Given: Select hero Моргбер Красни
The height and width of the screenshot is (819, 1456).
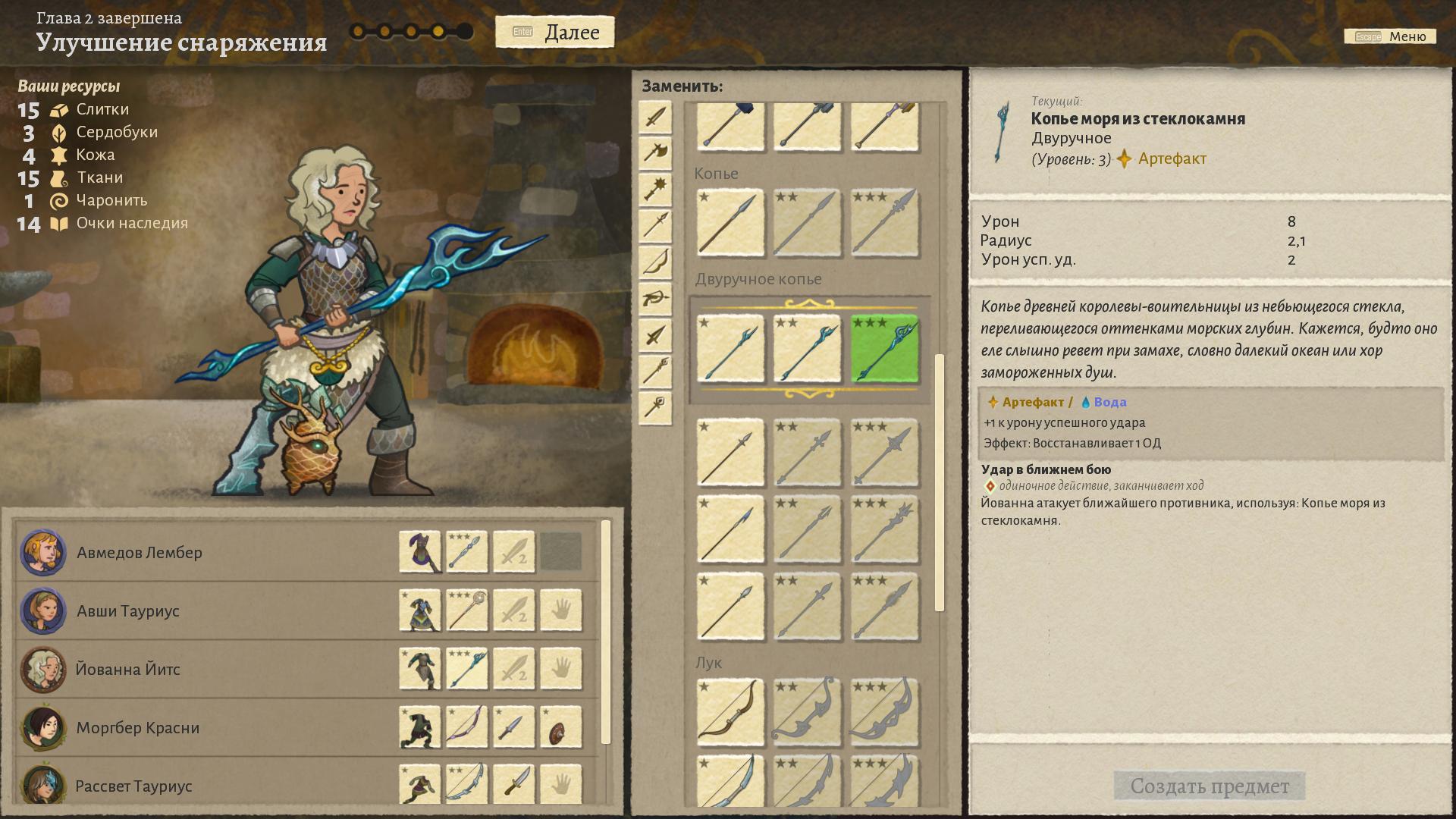Looking at the screenshot, I should tap(137, 728).
